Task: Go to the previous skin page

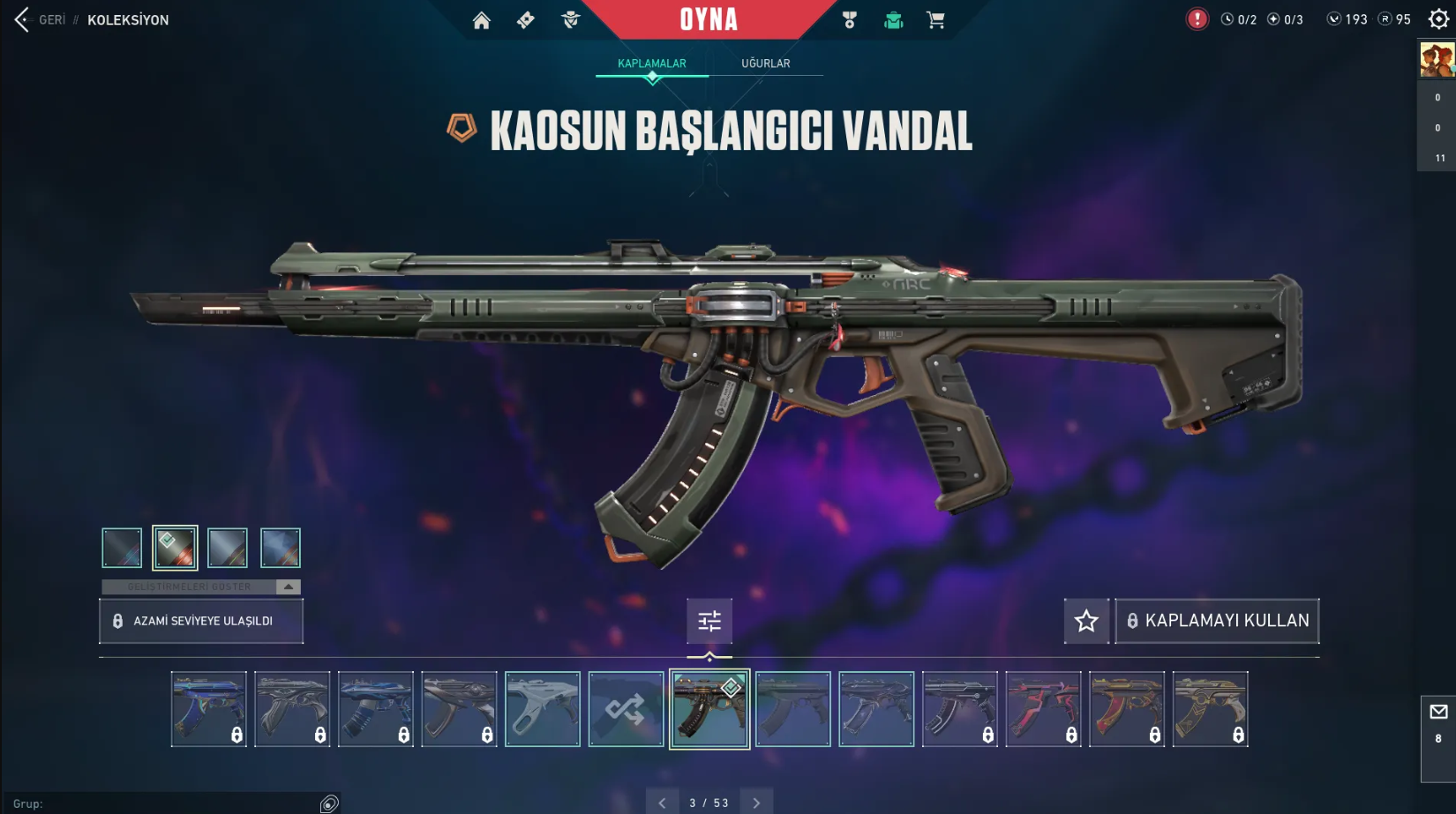Action: click(663, 803)
